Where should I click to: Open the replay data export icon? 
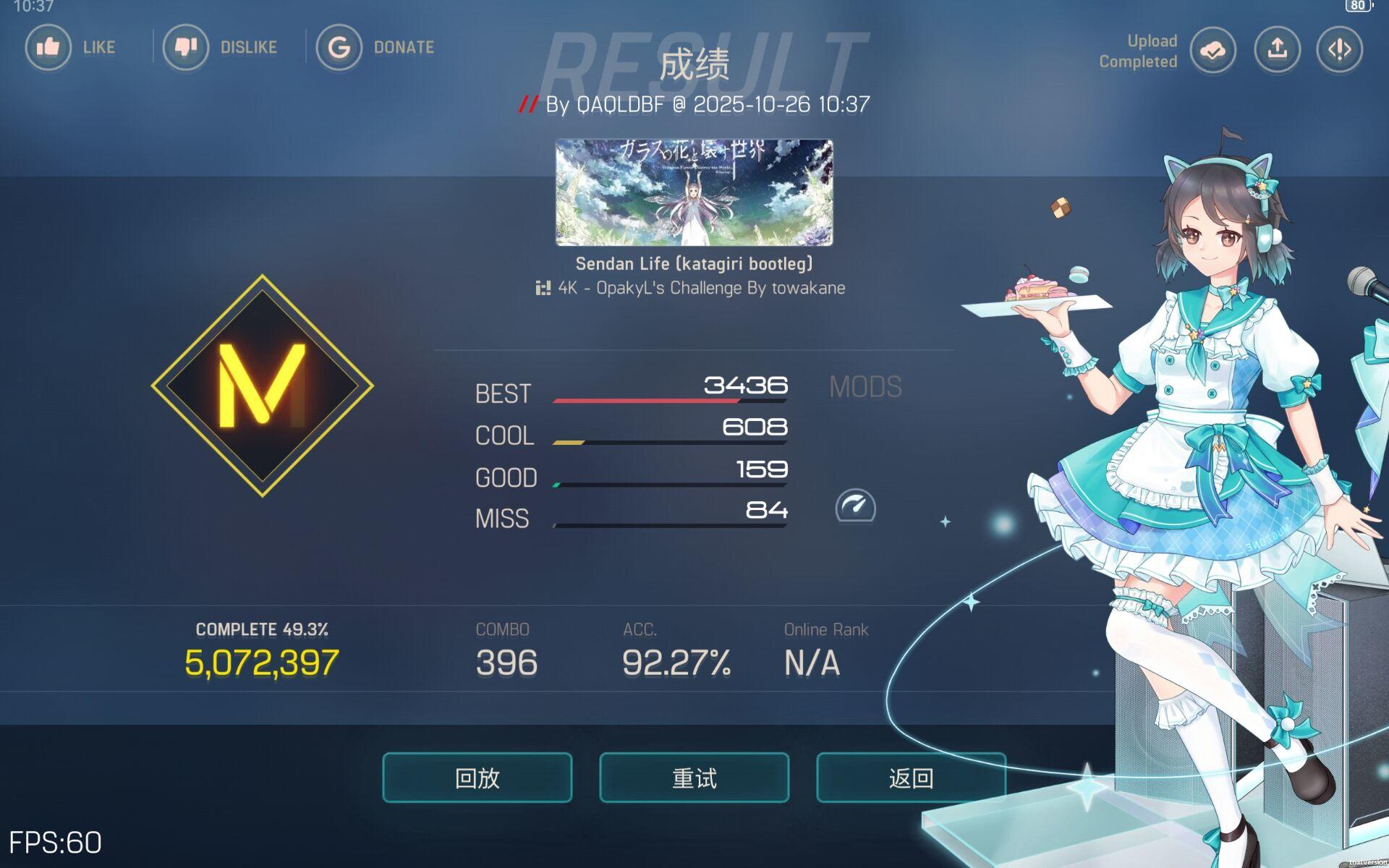pos(1338,50)
